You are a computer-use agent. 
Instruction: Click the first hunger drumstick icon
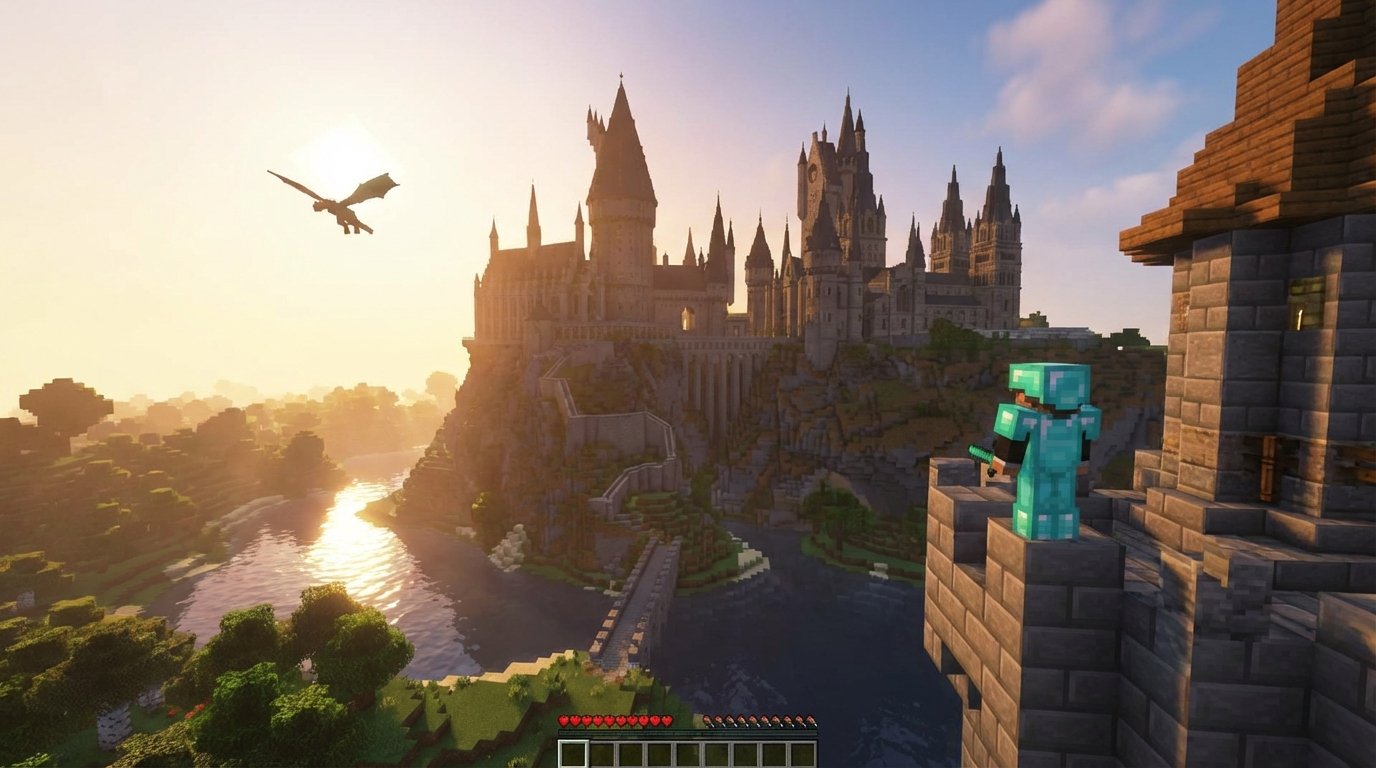(x=708, y=721)
